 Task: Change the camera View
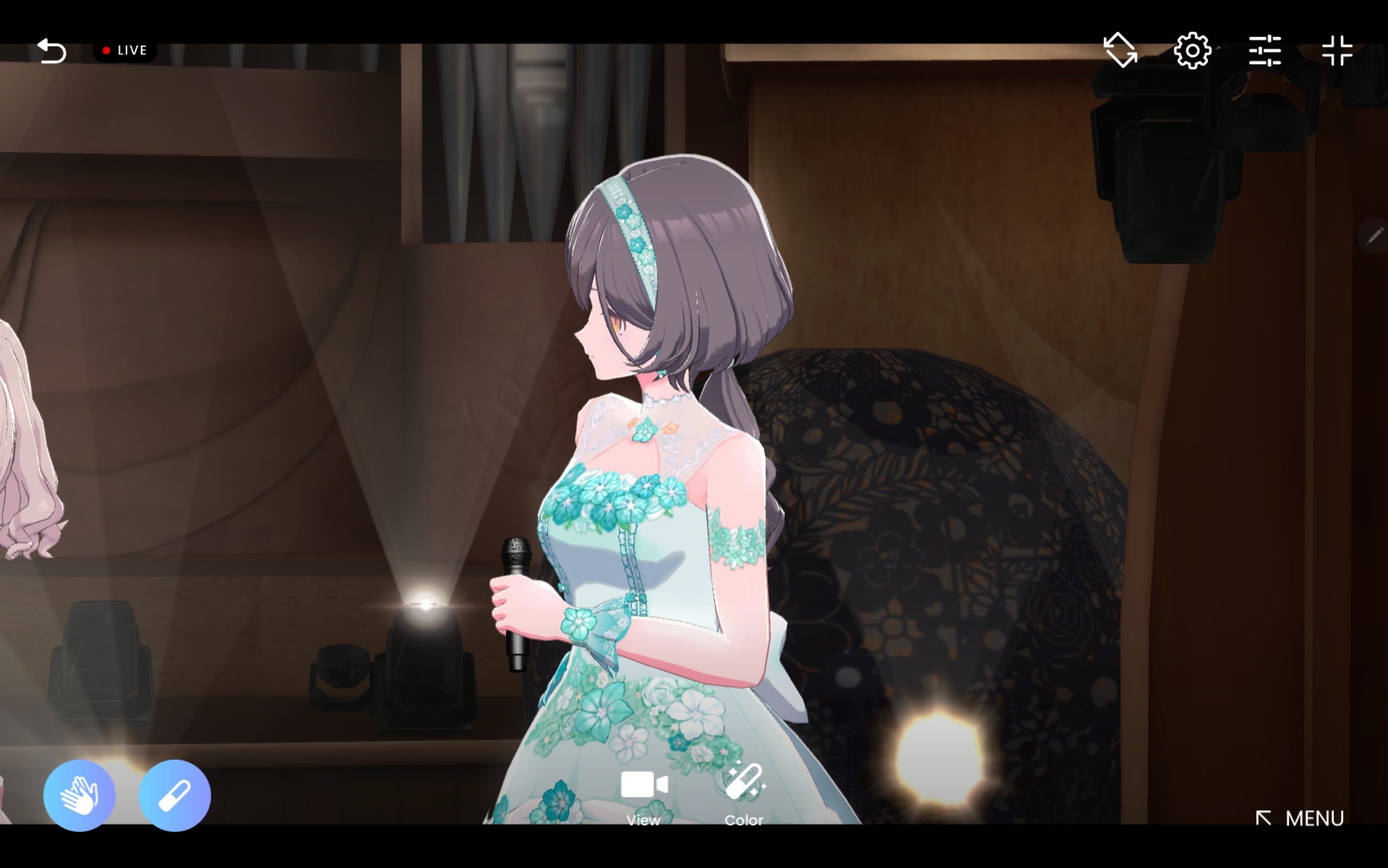644,795
